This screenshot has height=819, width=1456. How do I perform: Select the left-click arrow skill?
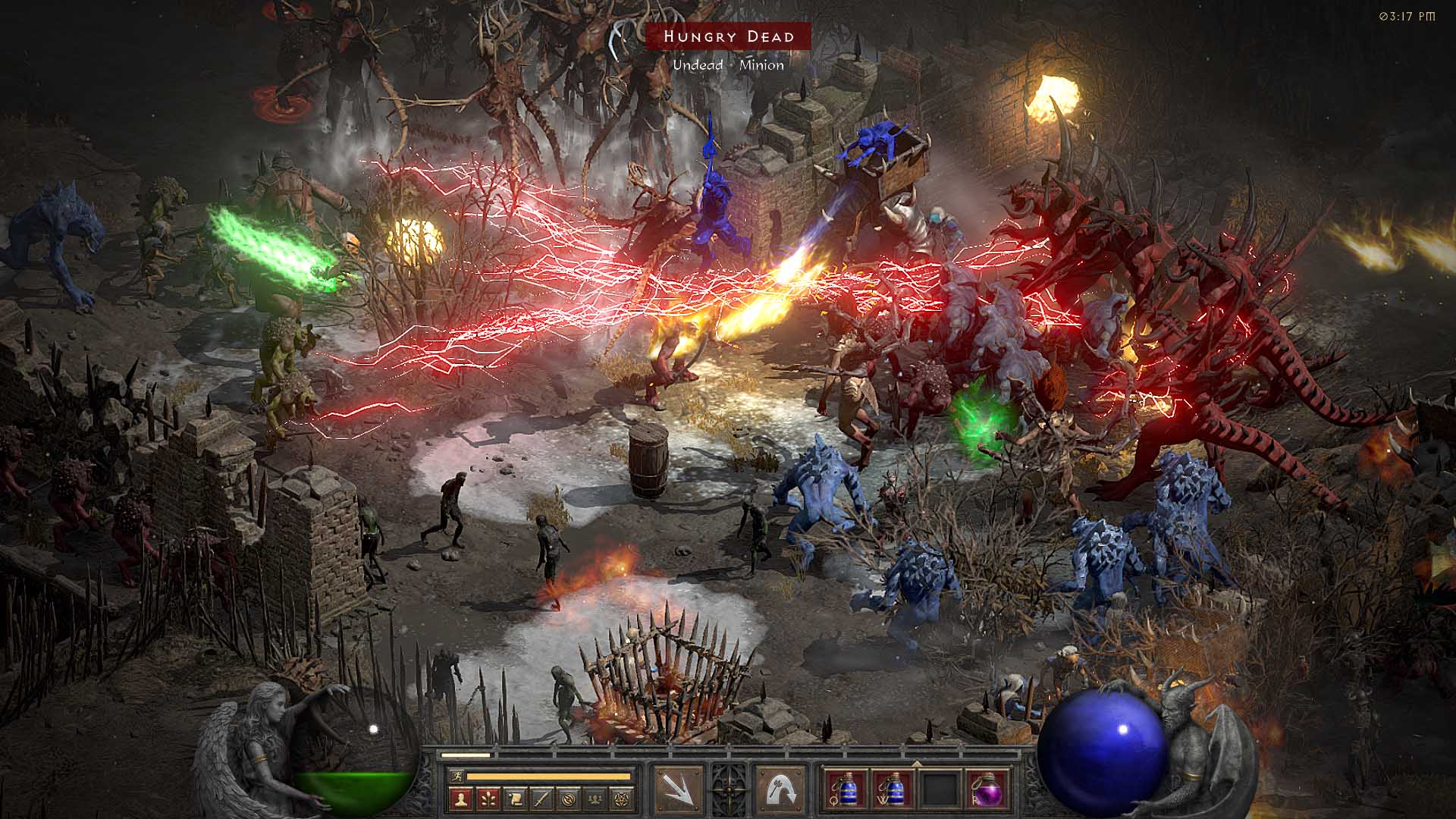678,790
